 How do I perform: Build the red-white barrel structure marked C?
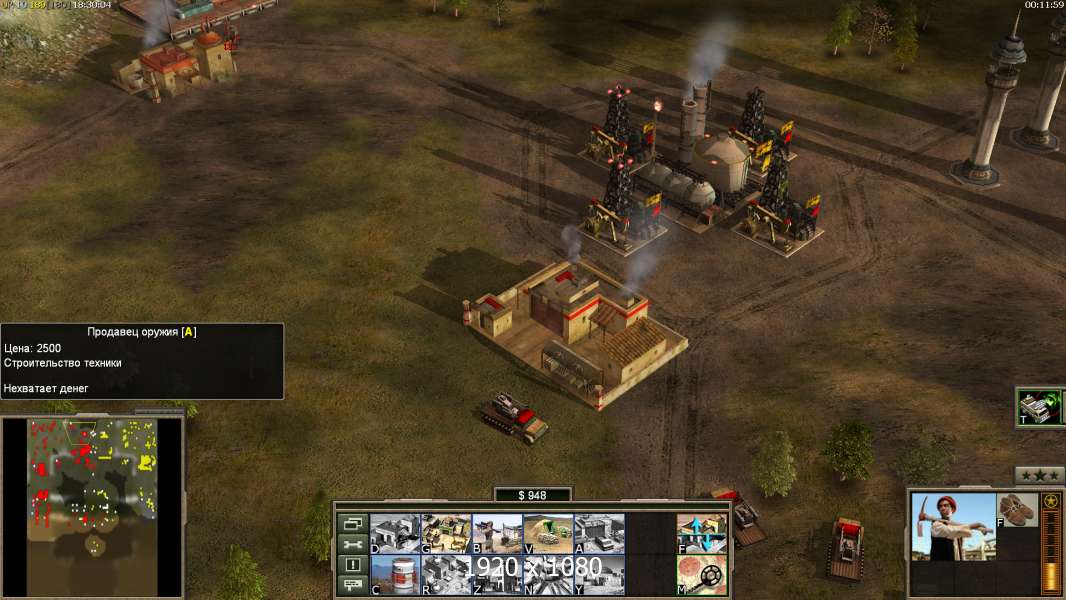(x=395, y=574)
